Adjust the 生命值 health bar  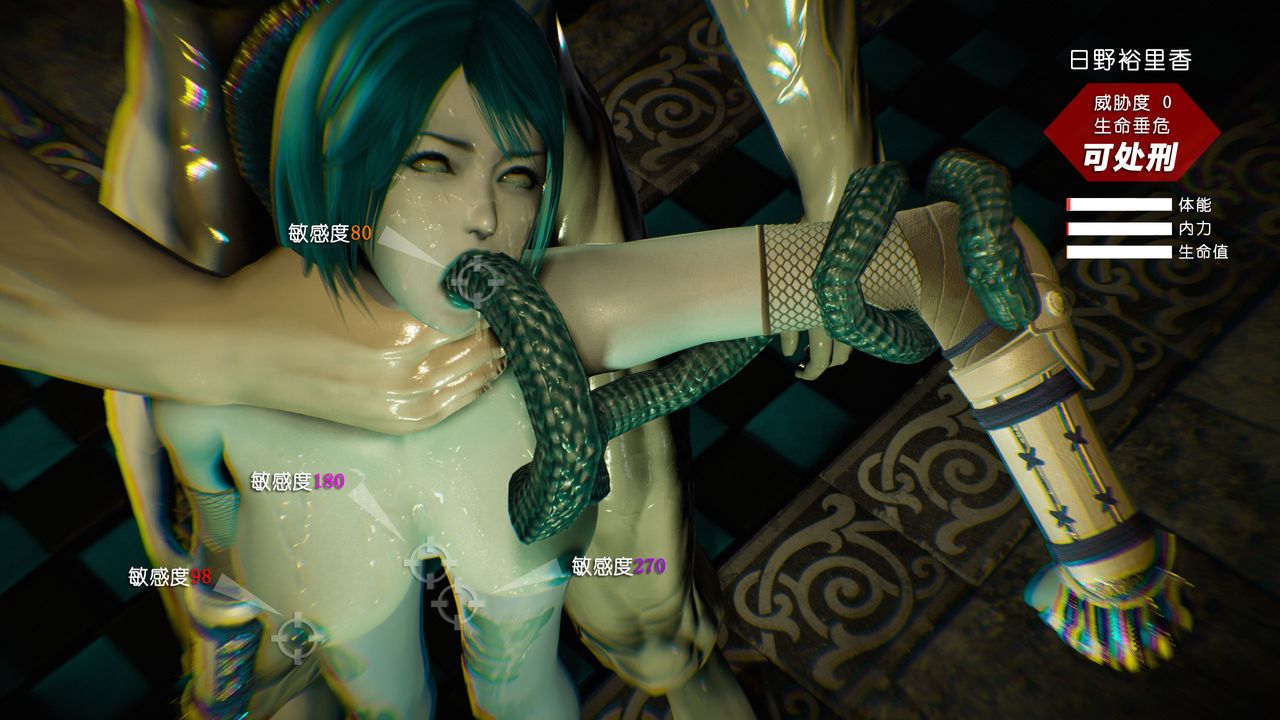click(1115, 251)
